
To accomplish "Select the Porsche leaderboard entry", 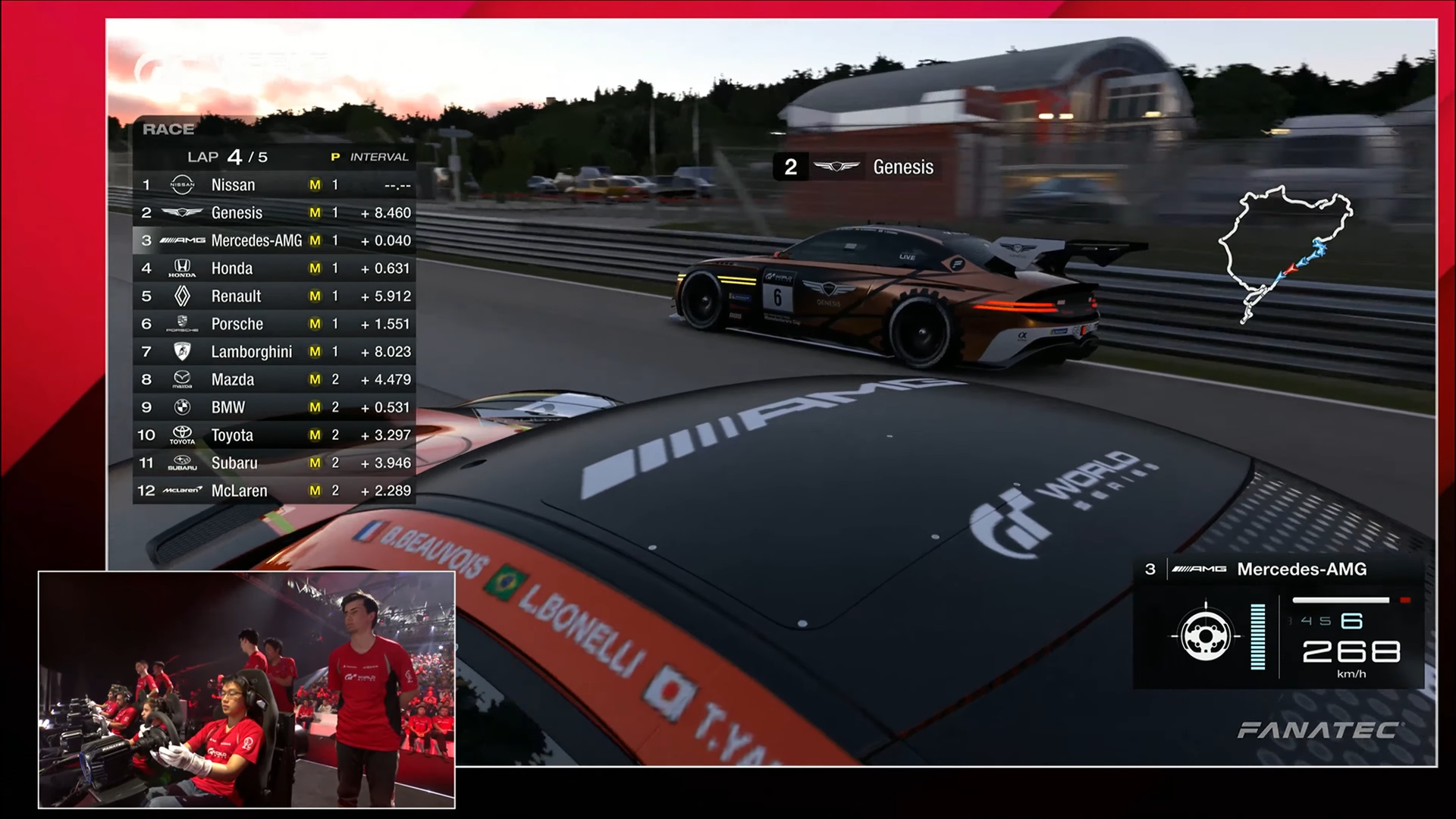I will click(275, 325).
